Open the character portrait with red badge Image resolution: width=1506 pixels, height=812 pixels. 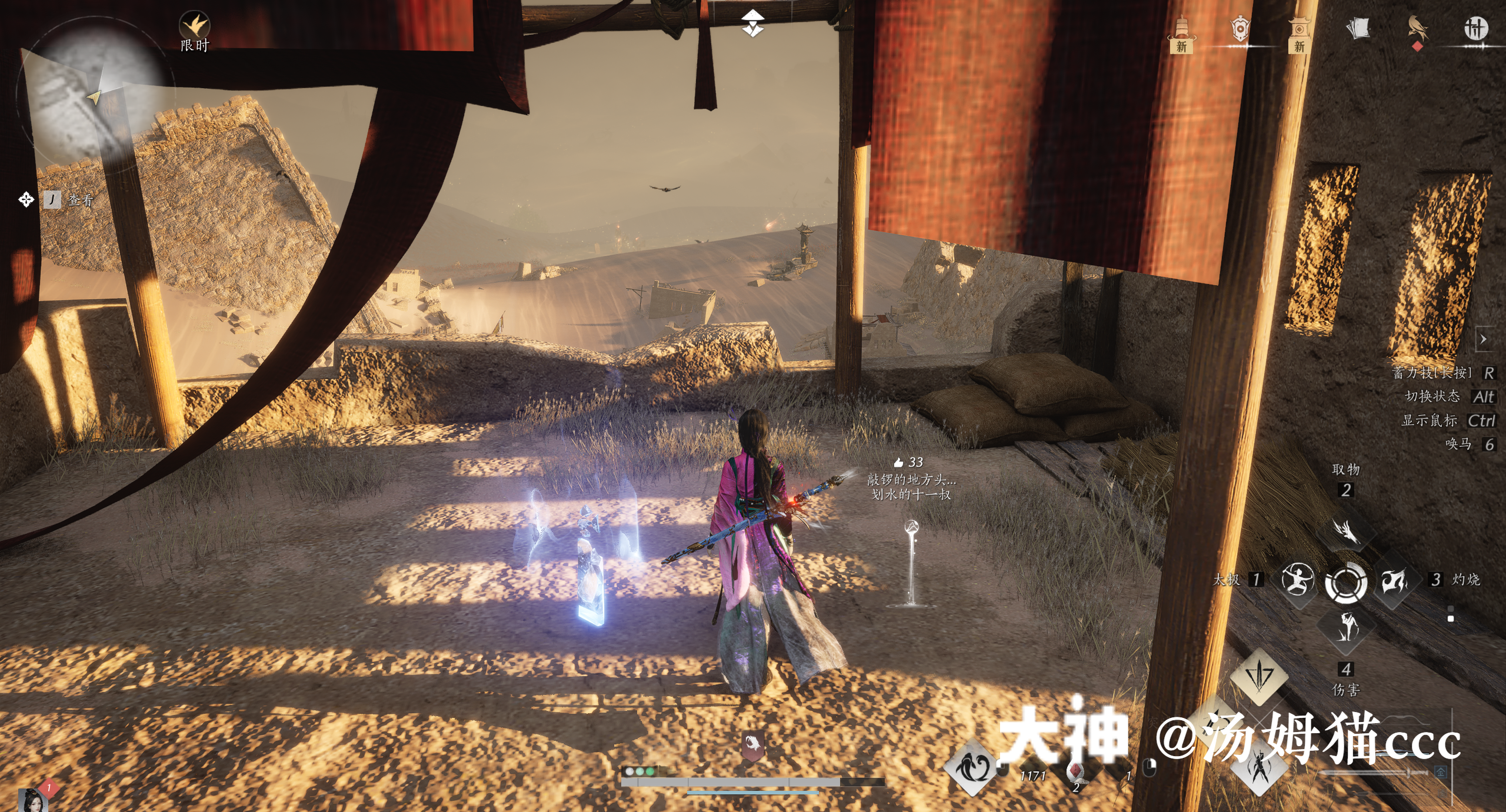pyautogui.click(x=32, y=800)
